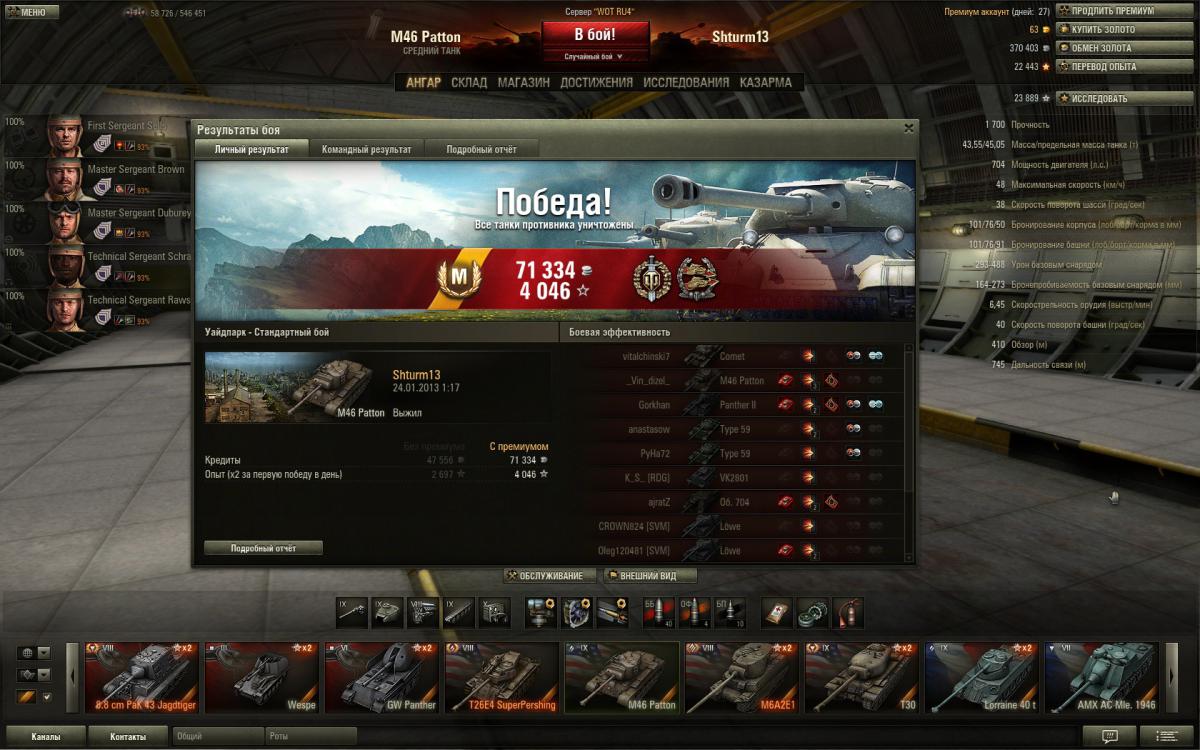Switch to the Командный результат tab
1200x750 pixels.
(366, 149)
